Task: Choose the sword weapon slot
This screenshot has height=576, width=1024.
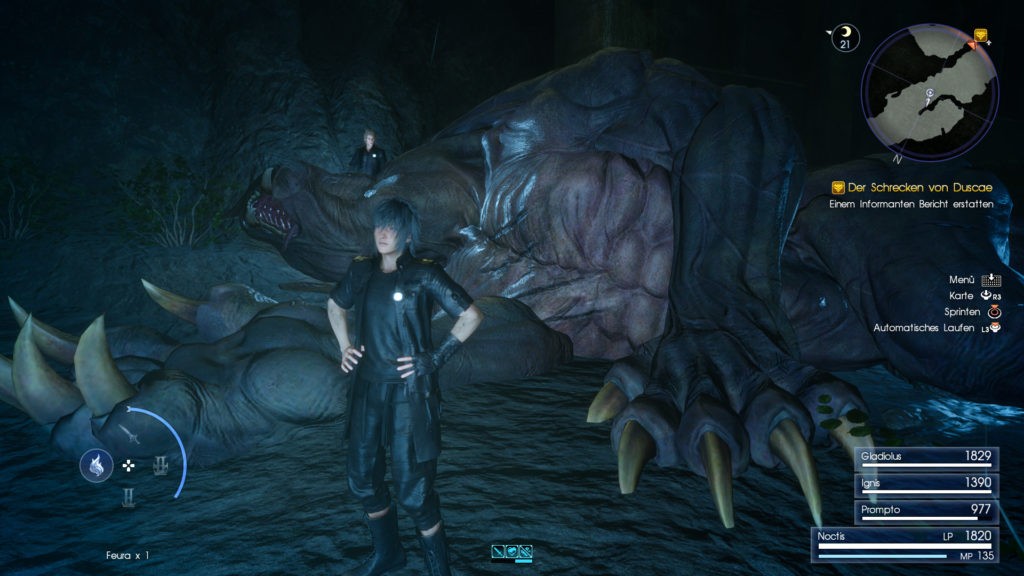Action: (129, 433)
